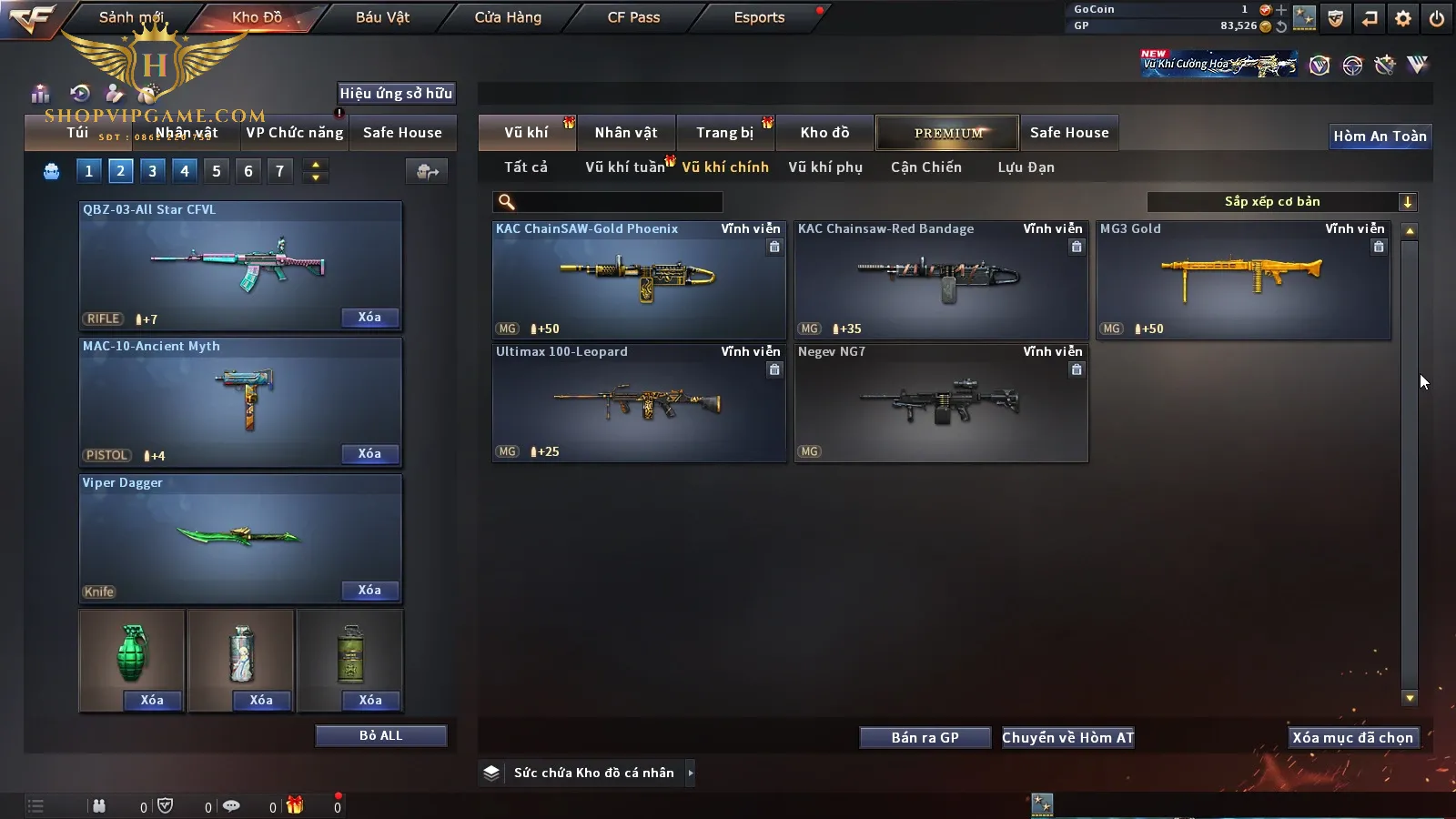Delete selection with Xóa mục đã chọn
The height and width of the screenshot is (819, 1456).
click(1352, 738)
